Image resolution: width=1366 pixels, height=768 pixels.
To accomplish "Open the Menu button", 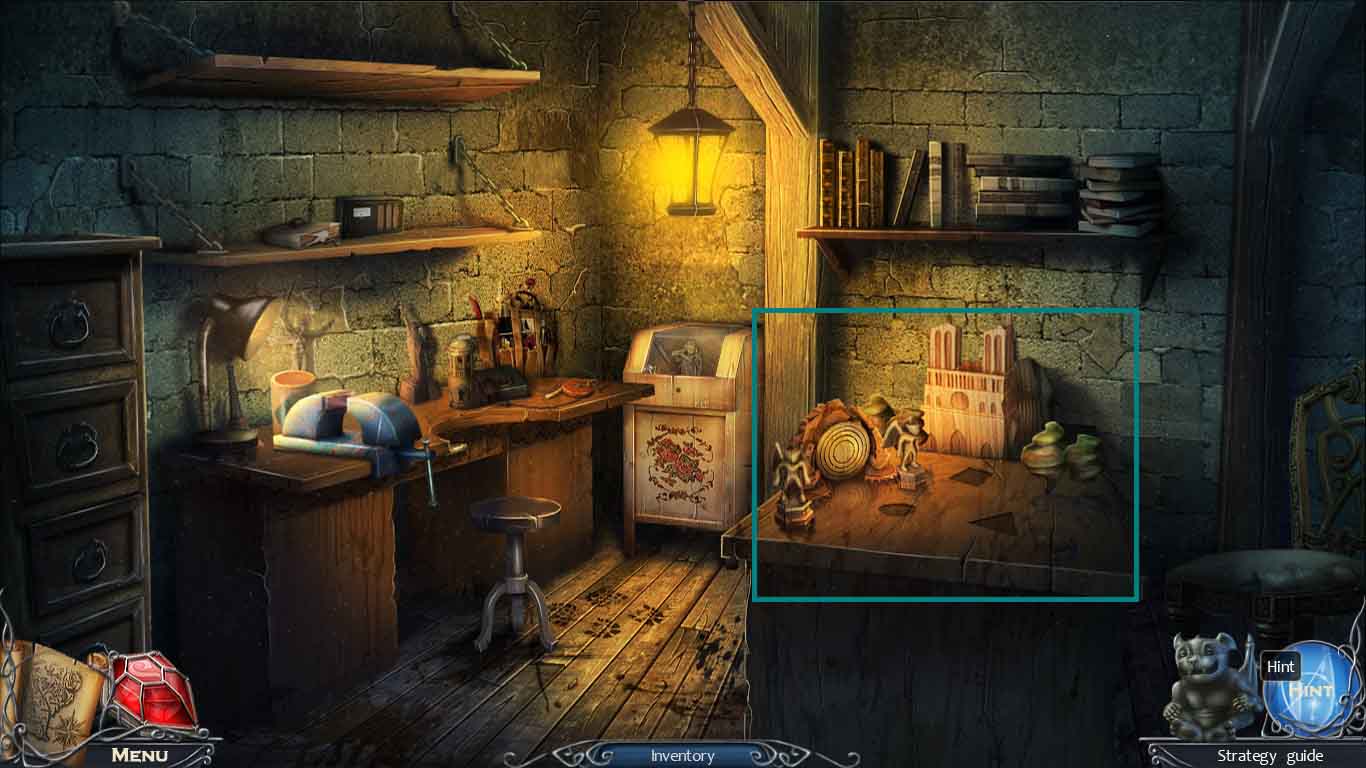I will click(x=139, y=755).
